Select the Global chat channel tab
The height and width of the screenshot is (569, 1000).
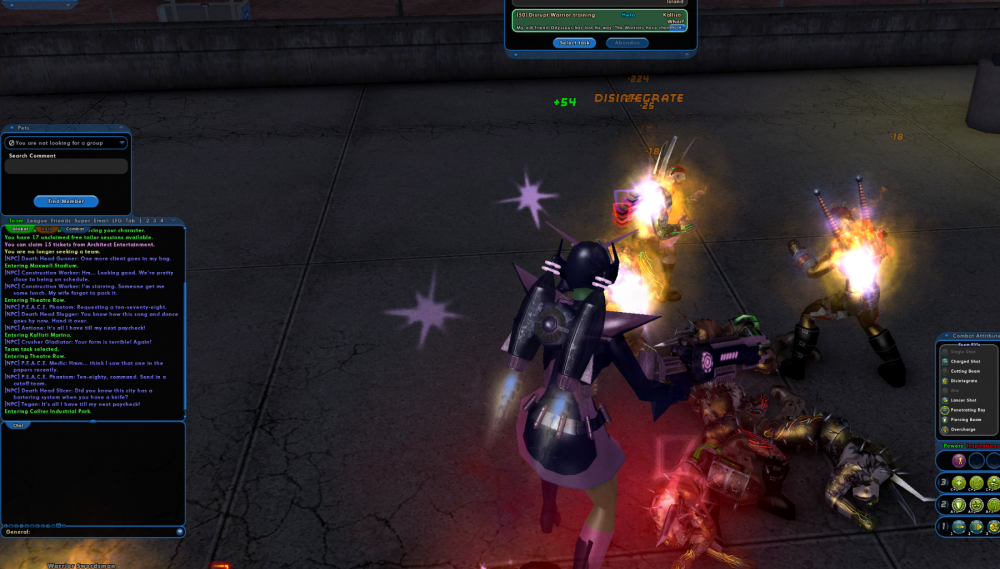click(x=20, y=229)
